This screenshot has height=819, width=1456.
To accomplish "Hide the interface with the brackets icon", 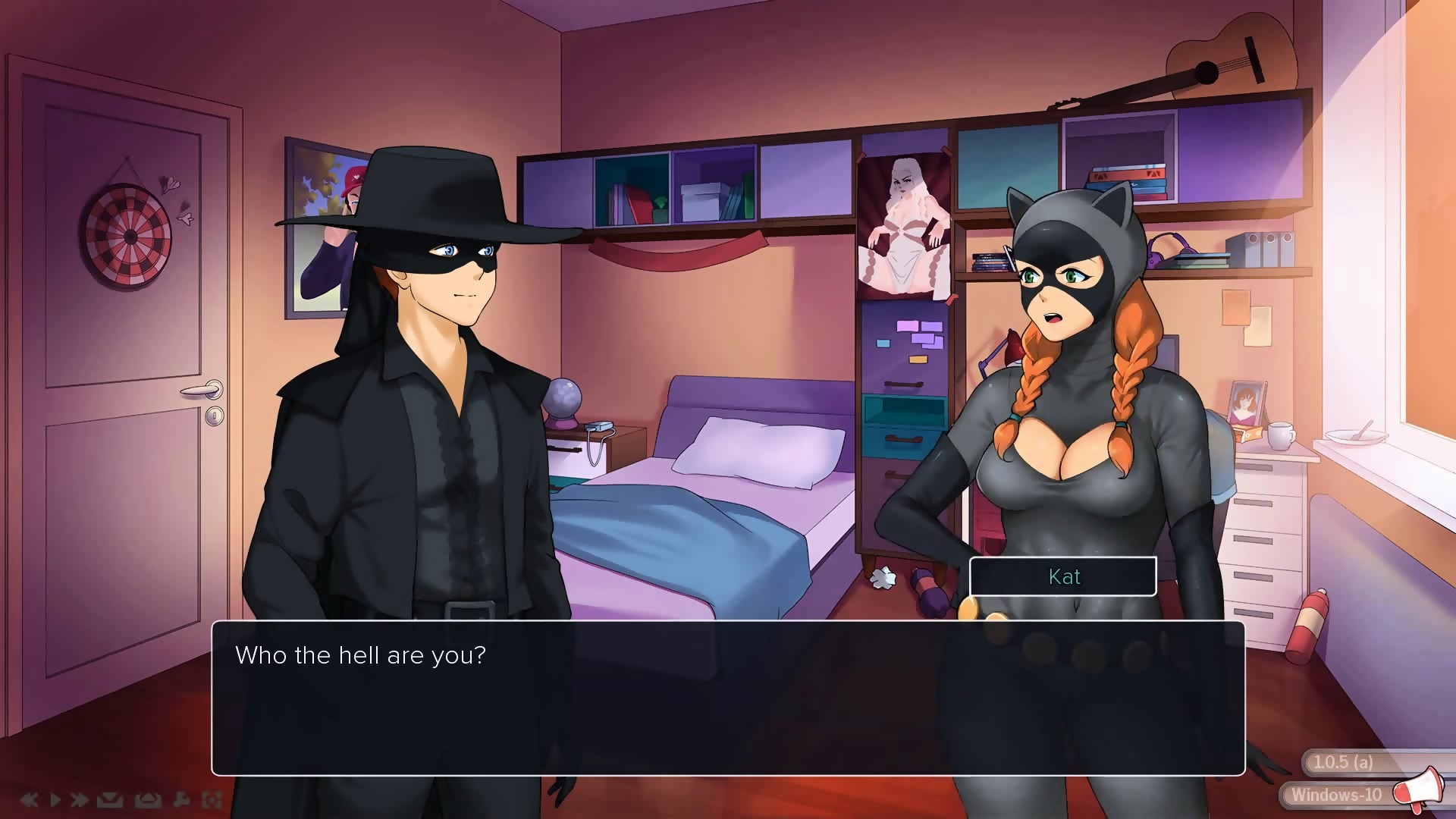I will [x=212, y=799].
